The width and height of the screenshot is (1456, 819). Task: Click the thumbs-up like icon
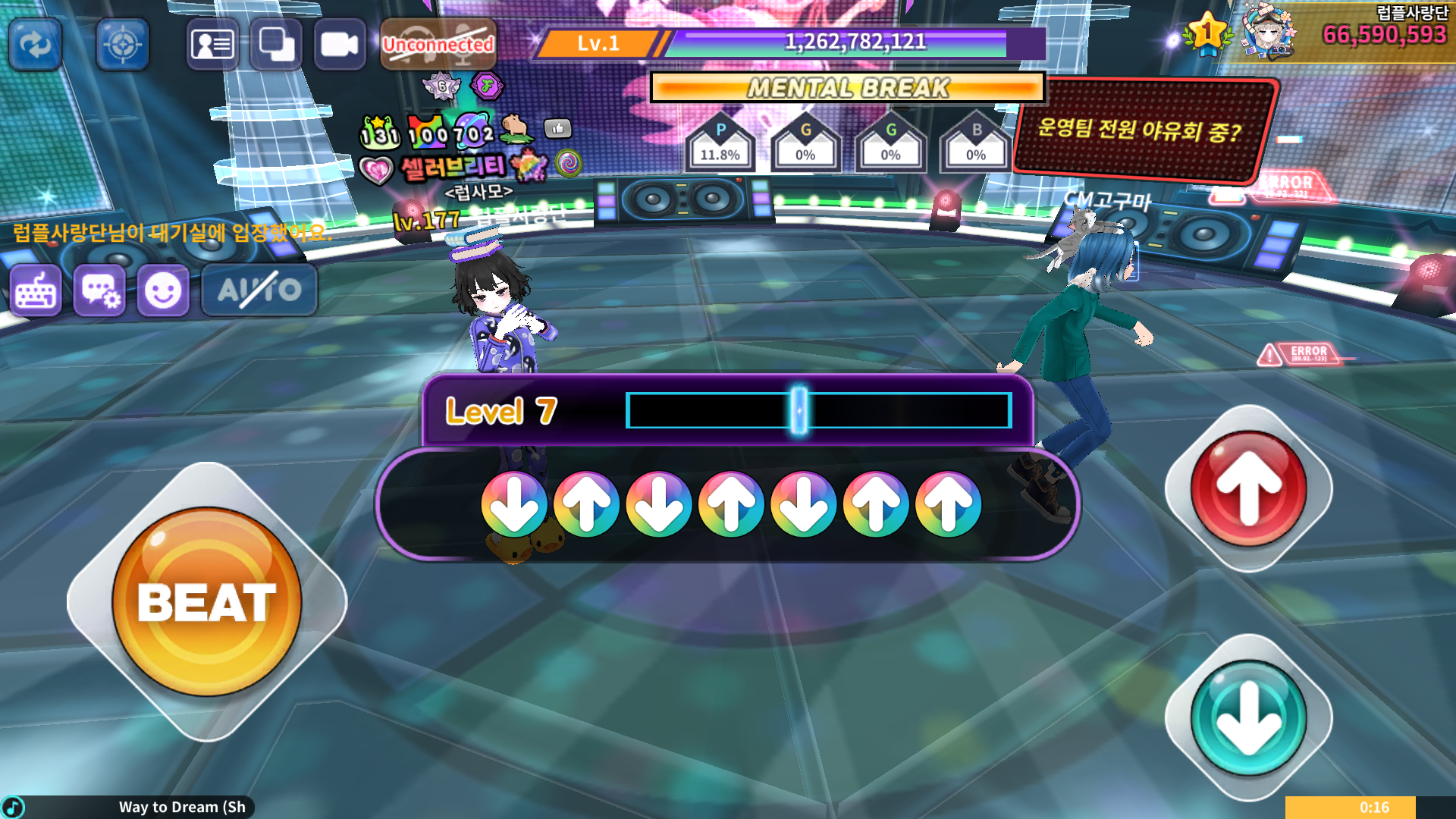(x=558, y=128)
